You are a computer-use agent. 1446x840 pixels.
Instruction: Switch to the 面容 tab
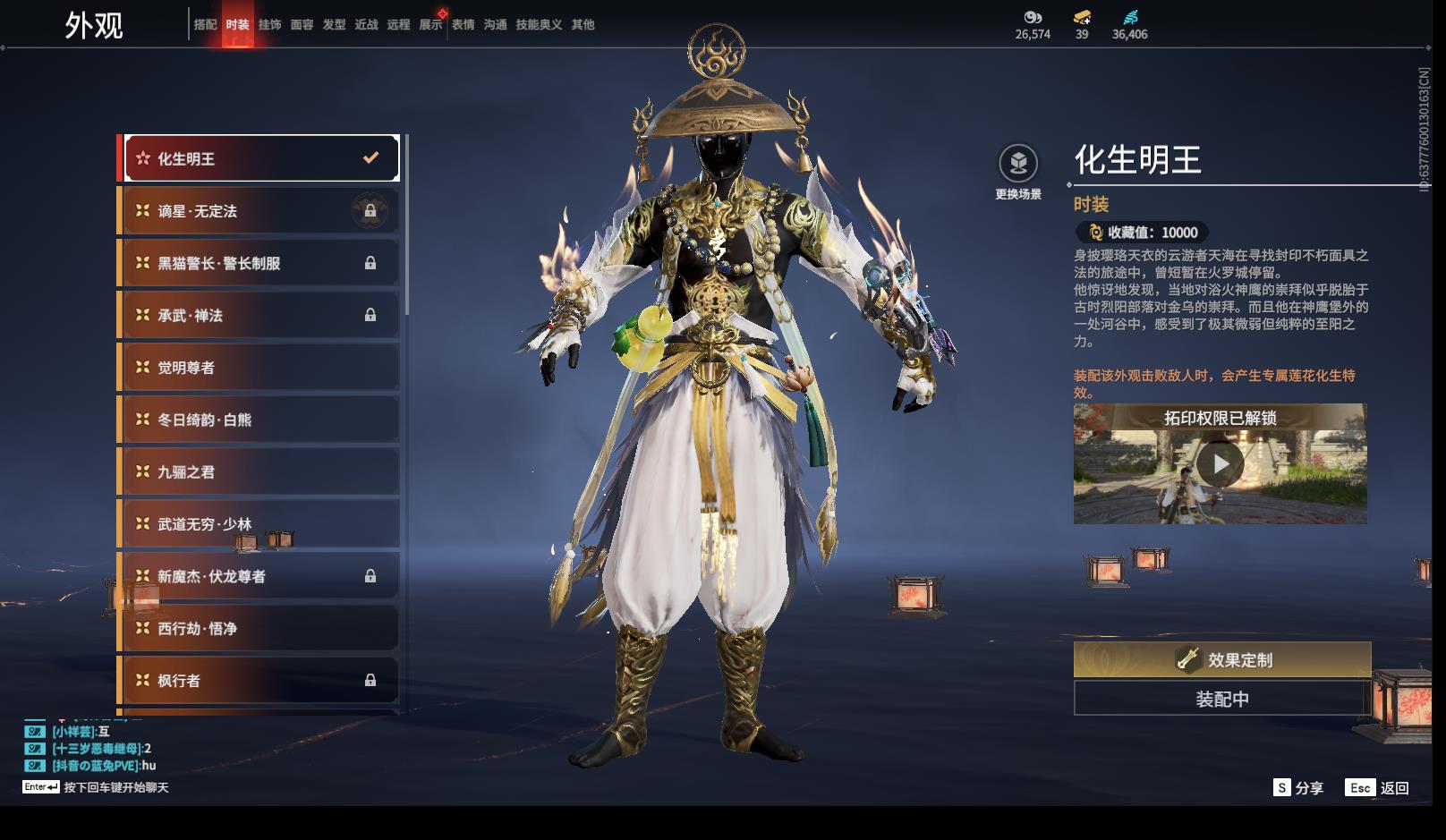(x=302, y=25)
